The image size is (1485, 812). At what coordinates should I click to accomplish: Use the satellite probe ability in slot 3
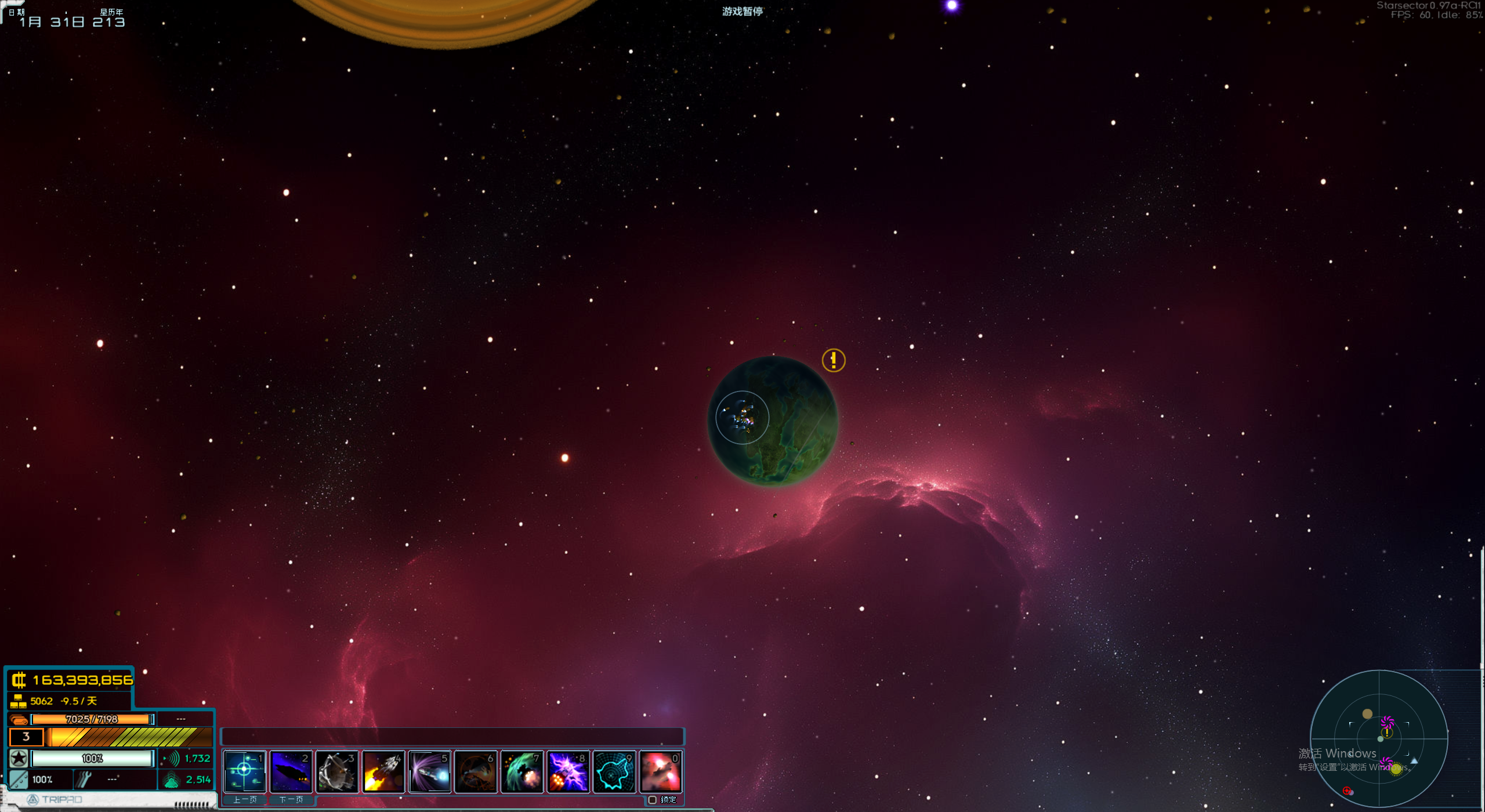337,771
